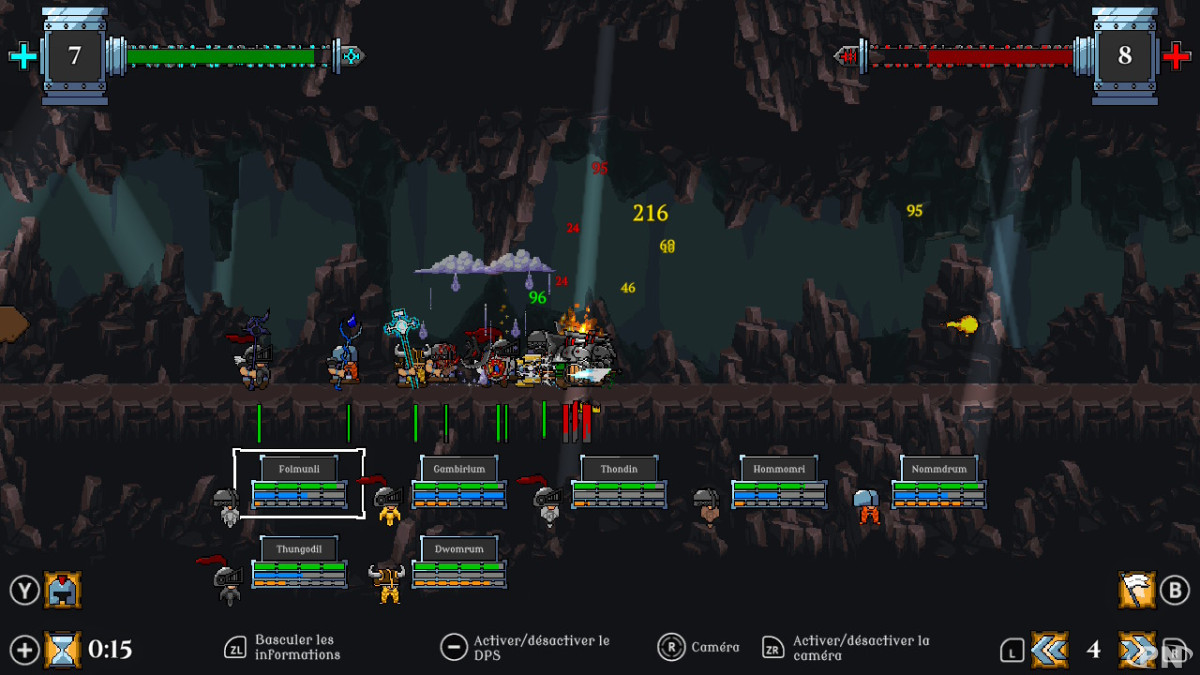1200x675 pixels.
Task: Pick the Hommomri unit card
Action: 778,483
